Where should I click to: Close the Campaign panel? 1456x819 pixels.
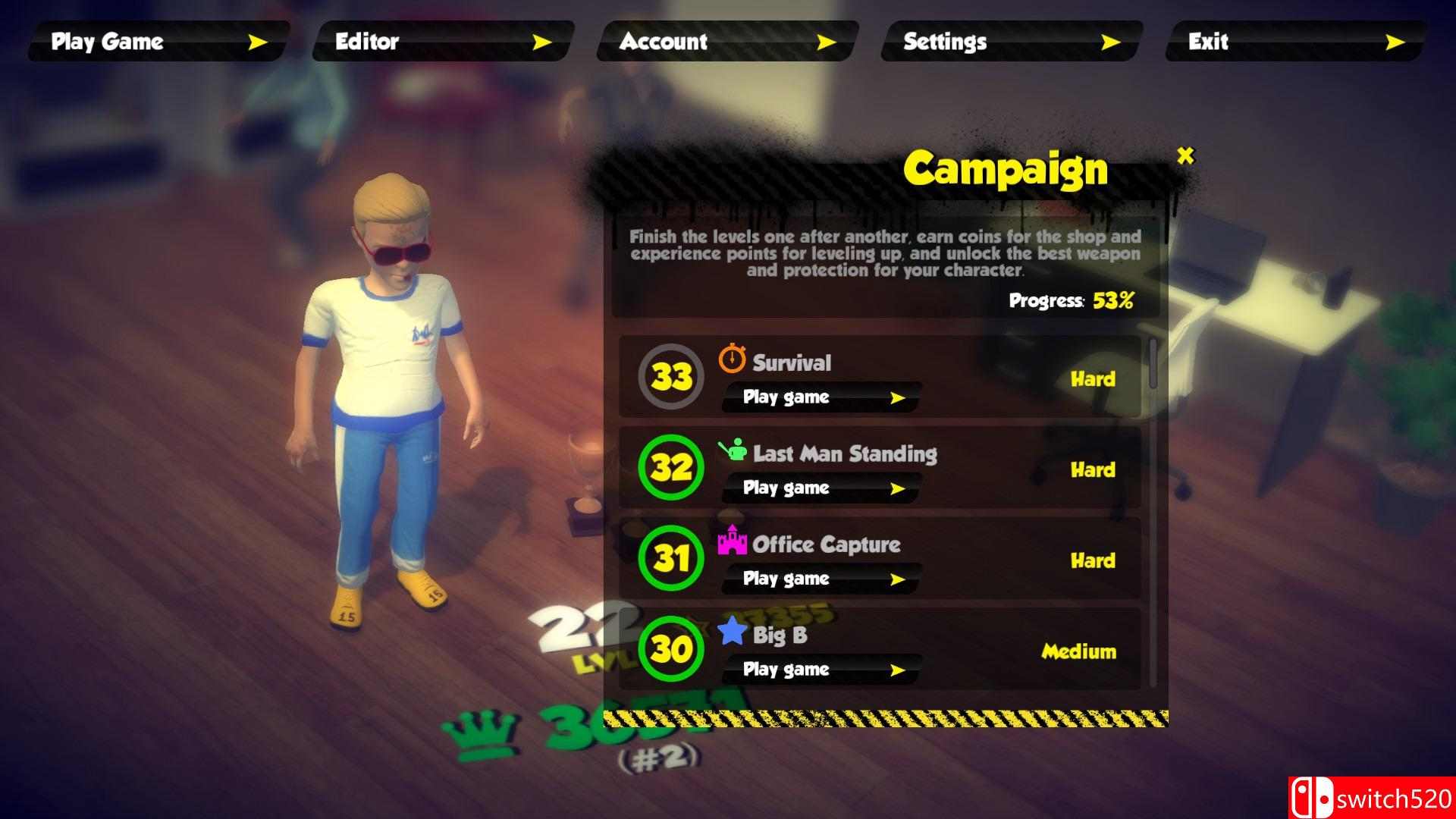click(x=1185, y=156)
